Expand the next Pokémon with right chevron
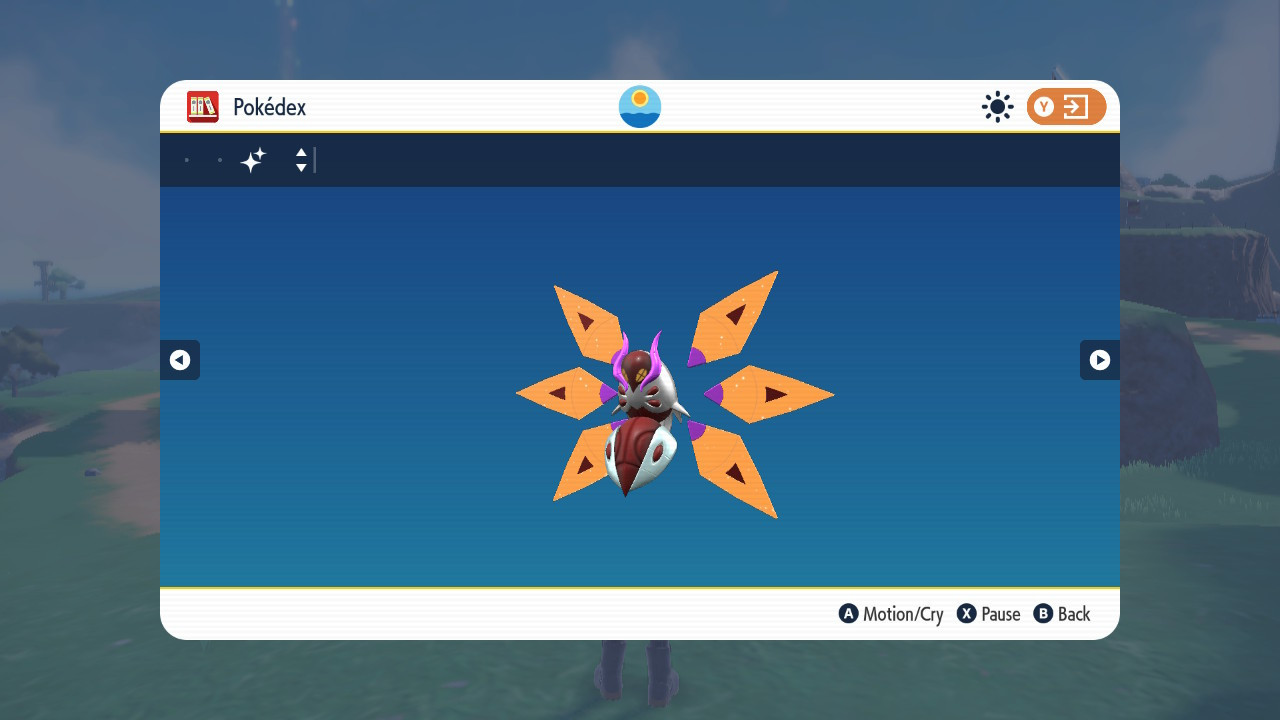Screen dimensions: 1280x720 [1099, 360]
